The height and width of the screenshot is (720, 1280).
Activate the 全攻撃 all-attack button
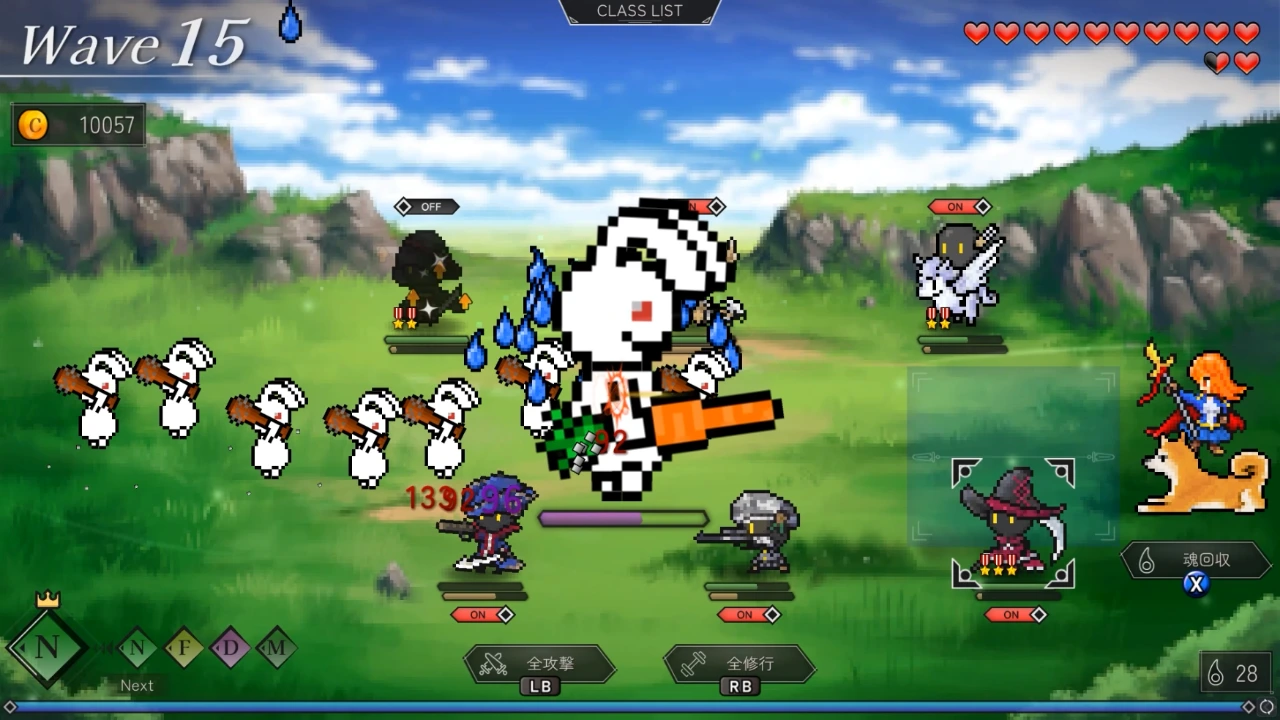[540, 664]
